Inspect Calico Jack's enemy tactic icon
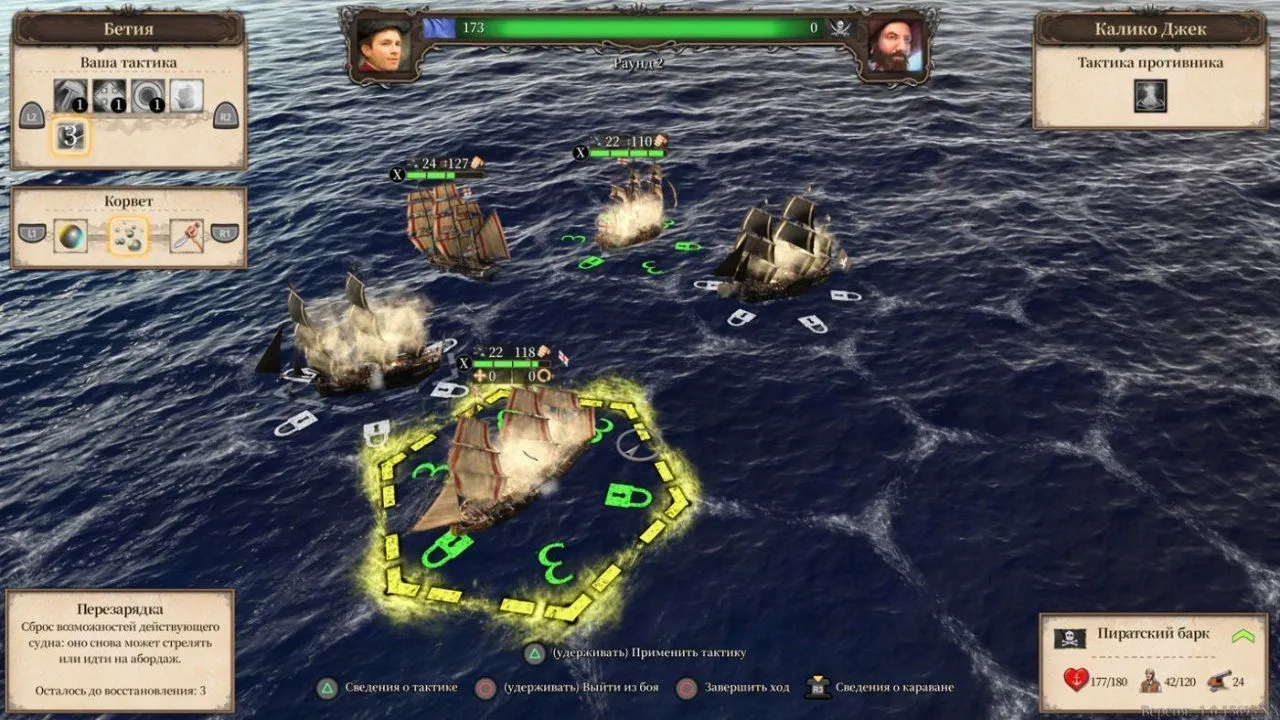Image resolution: width=1280 pixels, height=720 pixels. (1150, 96)
